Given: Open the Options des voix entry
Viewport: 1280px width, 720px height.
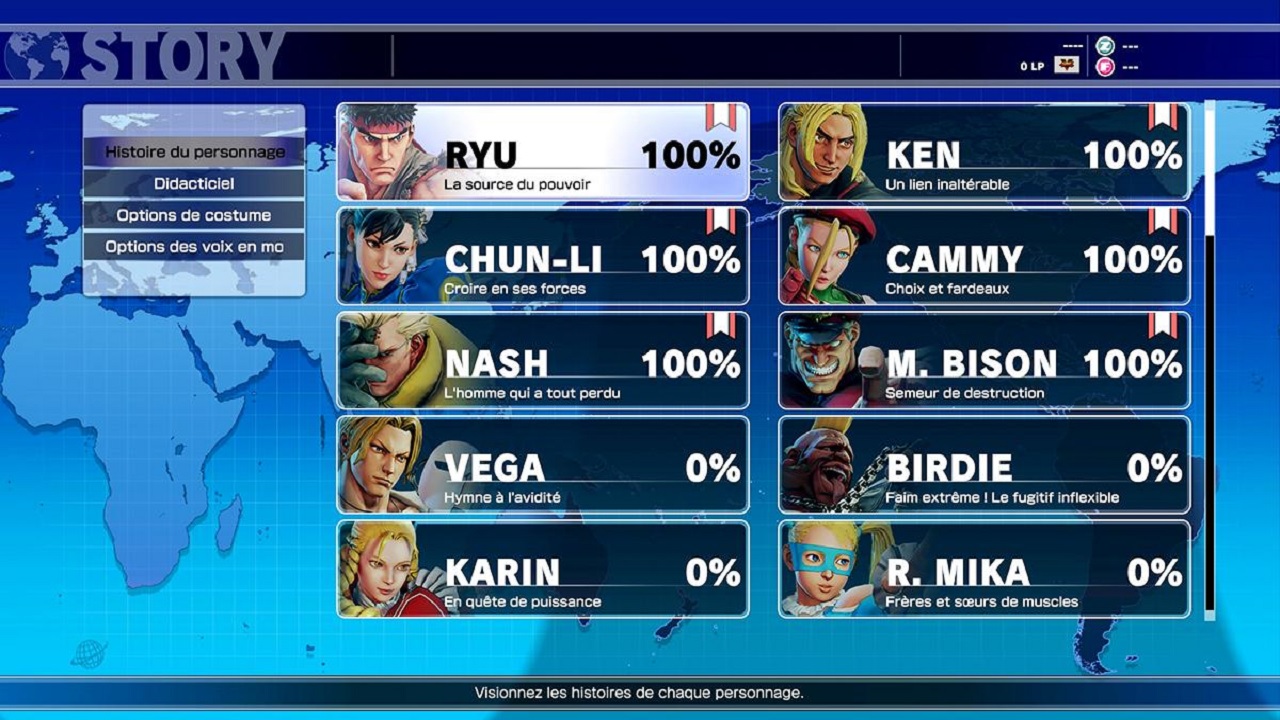Looking at the screenshot, I should click(194, 246).
